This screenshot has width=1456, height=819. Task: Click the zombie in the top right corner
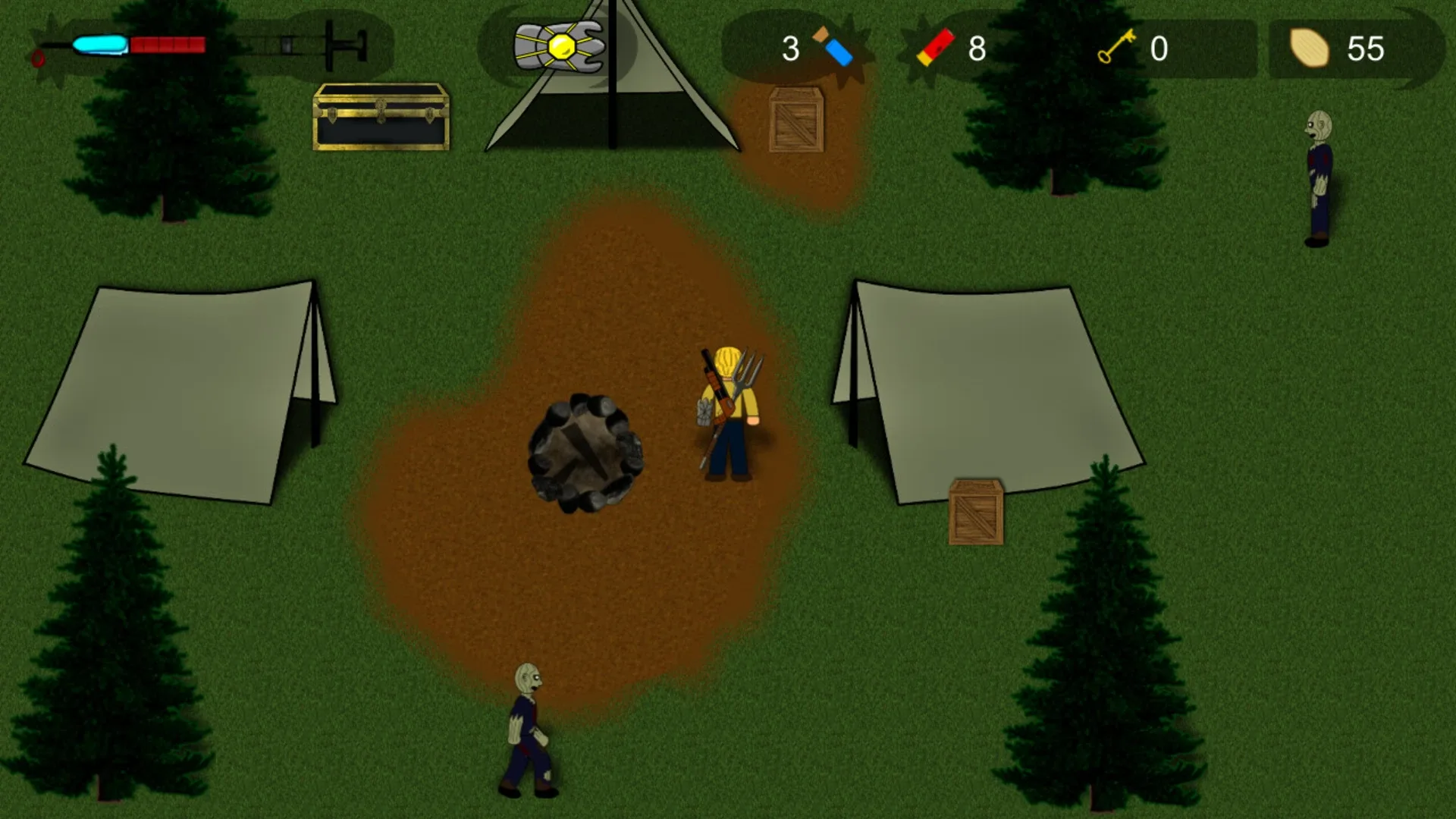tap(1319, 174)
